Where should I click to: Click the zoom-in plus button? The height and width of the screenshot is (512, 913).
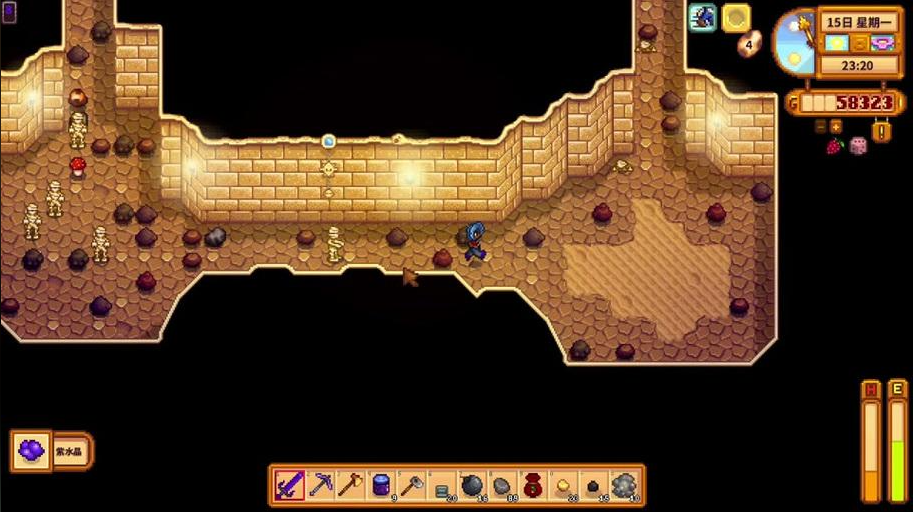[x=836, y=126]
